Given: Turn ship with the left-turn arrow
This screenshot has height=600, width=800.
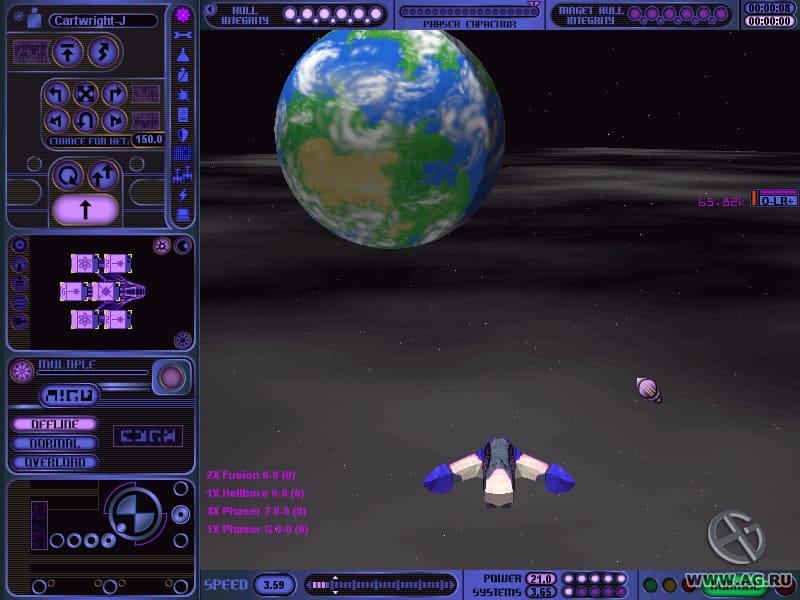Looking at the screenshot, I should pyautogui.click(x=57, y=95).
